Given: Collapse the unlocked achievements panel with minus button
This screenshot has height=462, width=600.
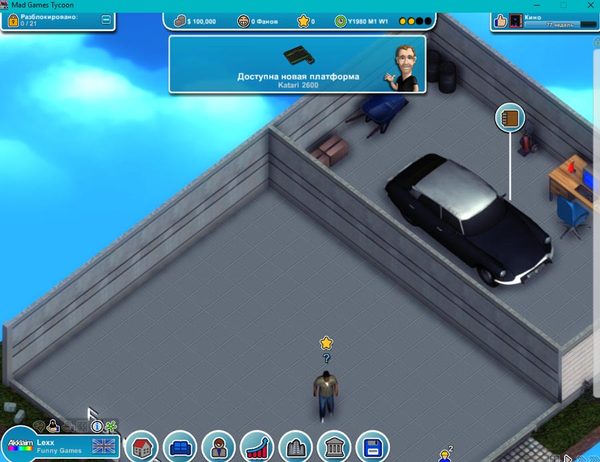Looking at the screenshot, I should point(107,19).
